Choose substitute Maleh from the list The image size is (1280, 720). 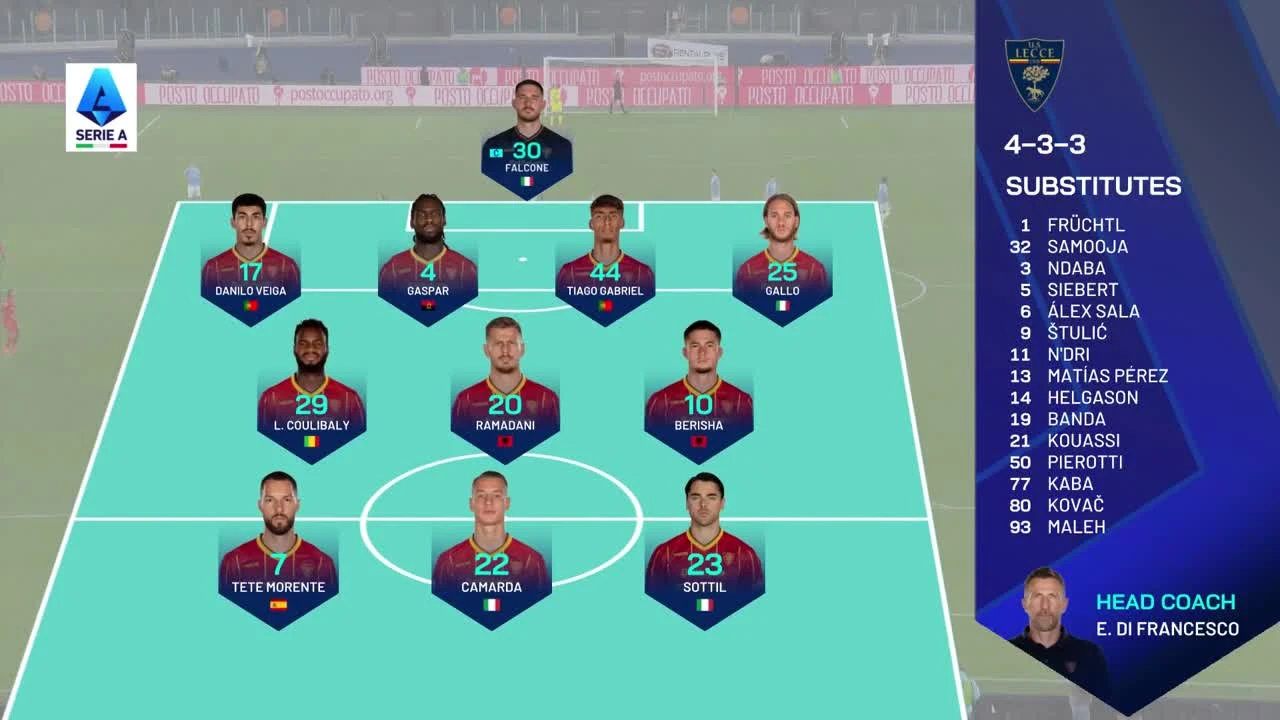pos(1076,527)
